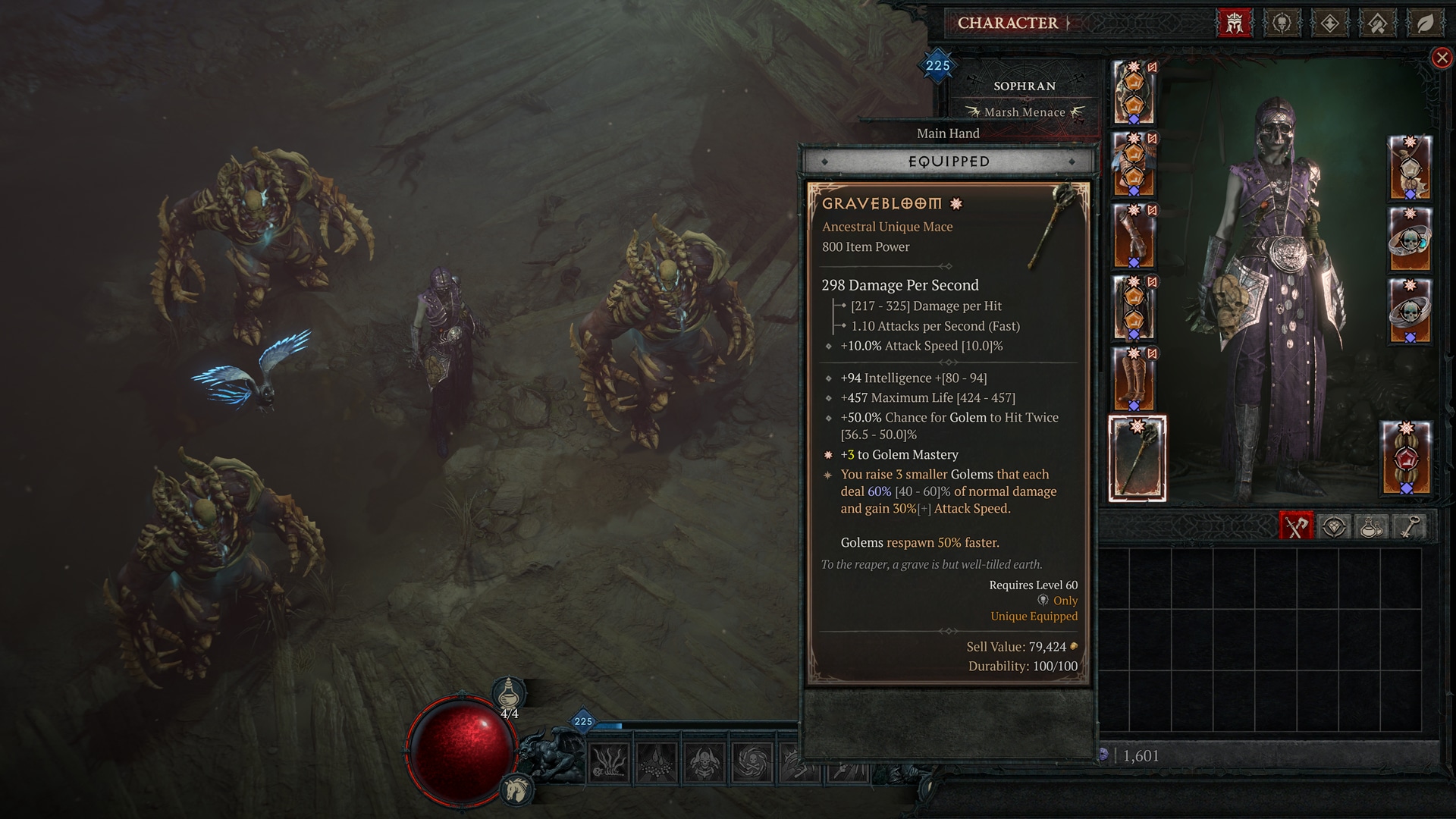The image size is (1456, 819).
Task: Select the Gravebloom mace main hand slot
Action: click(x=1137, y=458)
